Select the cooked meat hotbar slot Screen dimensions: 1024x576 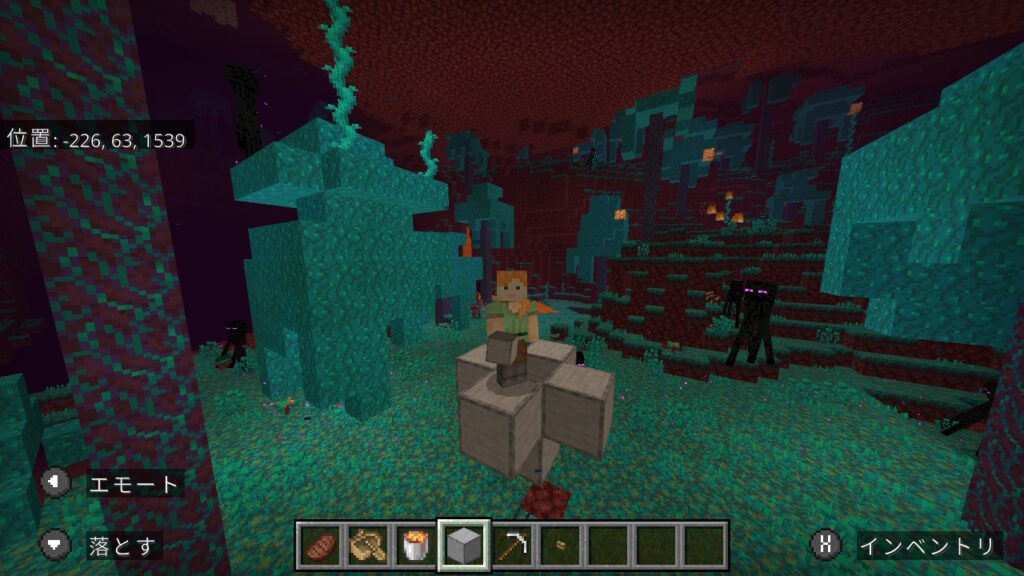tap(320, 545)
